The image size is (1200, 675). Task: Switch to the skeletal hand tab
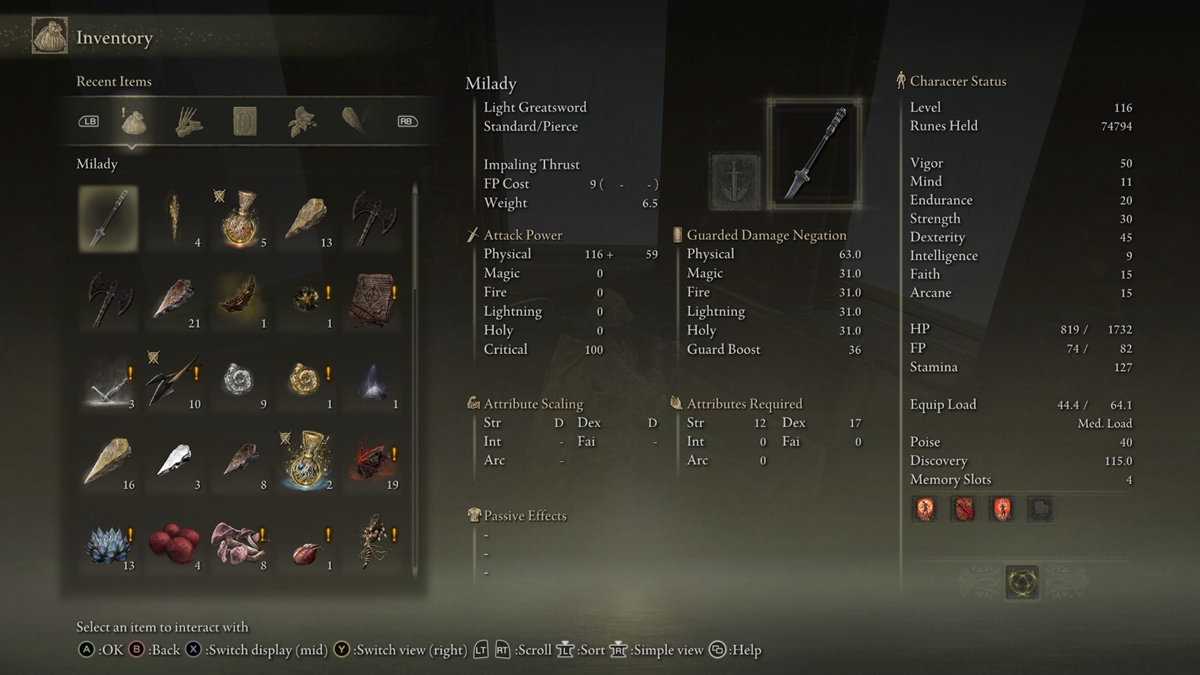click(189, 122)
